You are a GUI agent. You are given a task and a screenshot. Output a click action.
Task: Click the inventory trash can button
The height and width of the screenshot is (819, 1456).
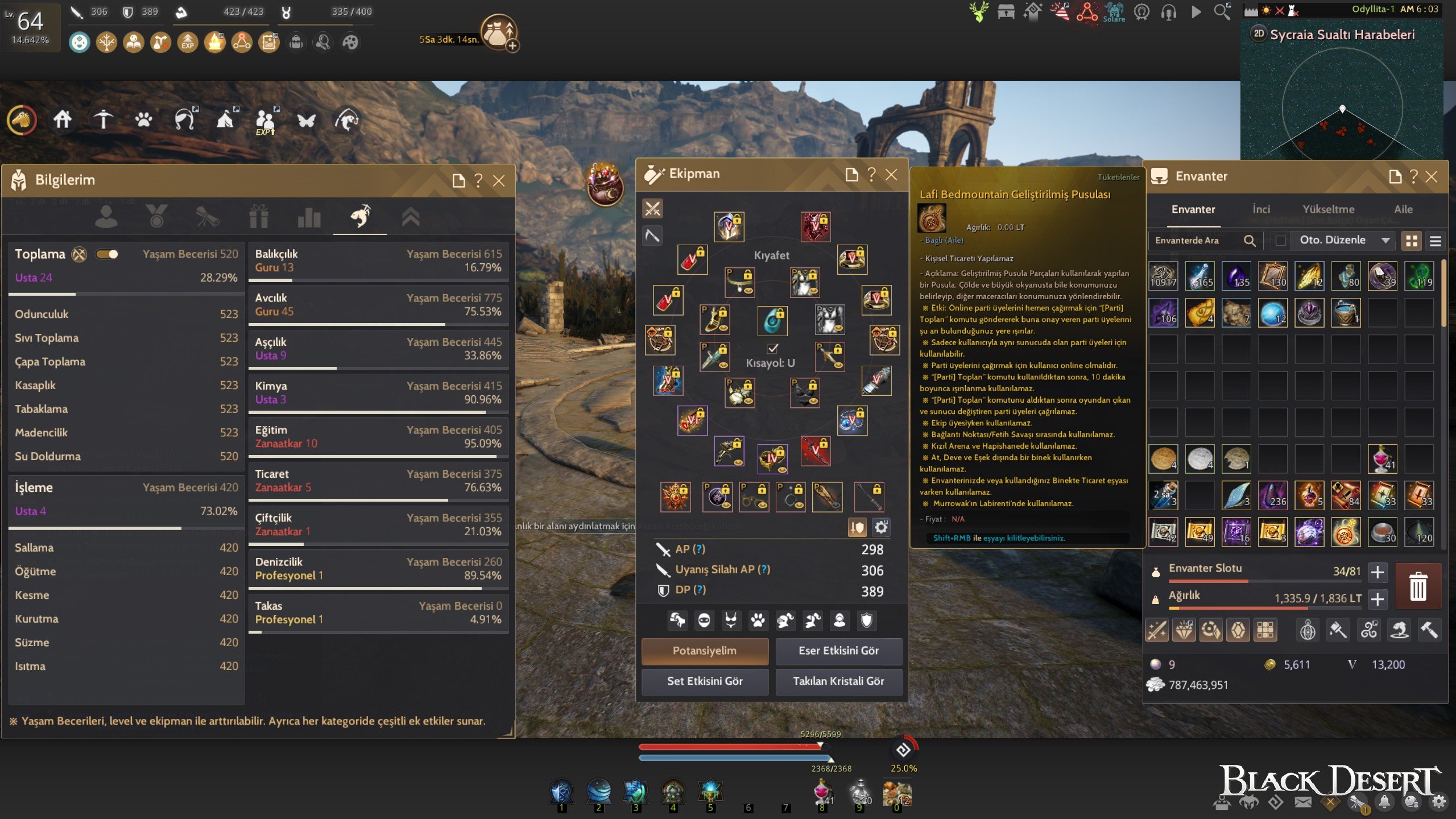coord(1418,586)
